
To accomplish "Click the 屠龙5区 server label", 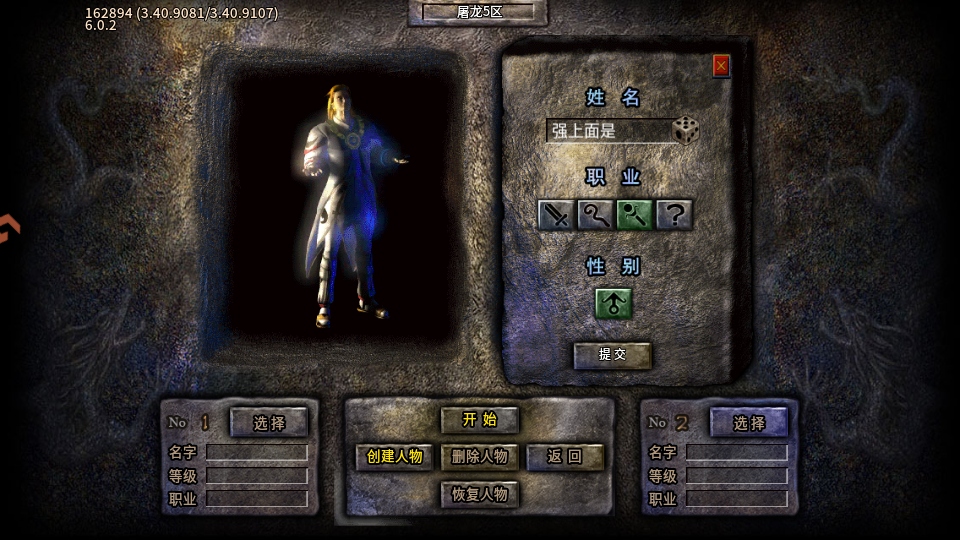I will point(480,12).
